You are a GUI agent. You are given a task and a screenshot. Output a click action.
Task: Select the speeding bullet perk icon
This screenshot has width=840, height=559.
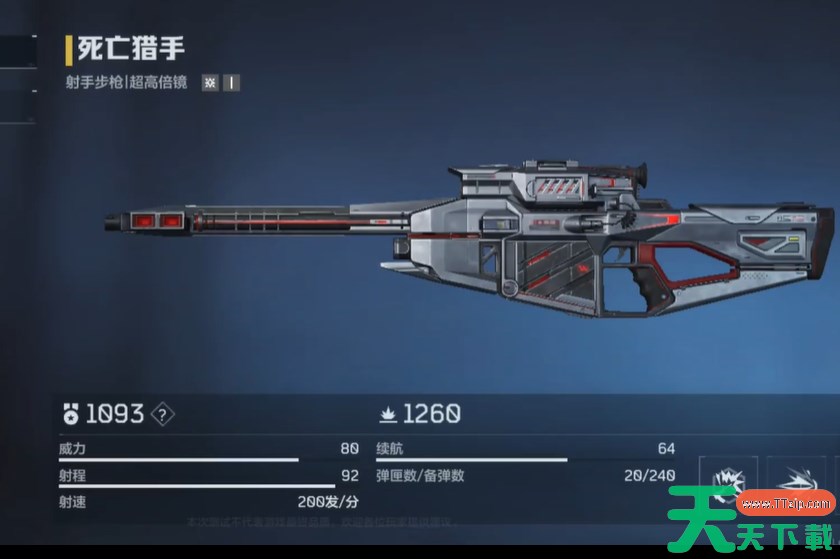(798, 482)
